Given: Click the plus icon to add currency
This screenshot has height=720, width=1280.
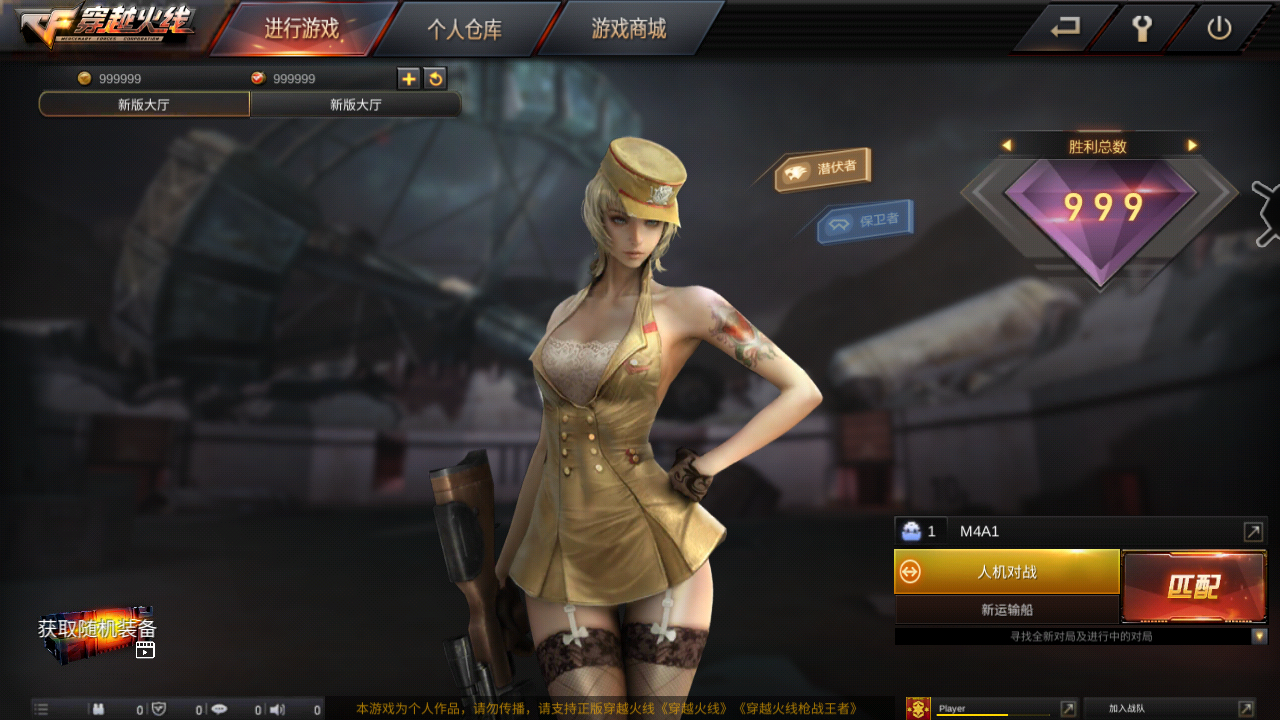Looking at the screenshot, I should tap(408, 78).
